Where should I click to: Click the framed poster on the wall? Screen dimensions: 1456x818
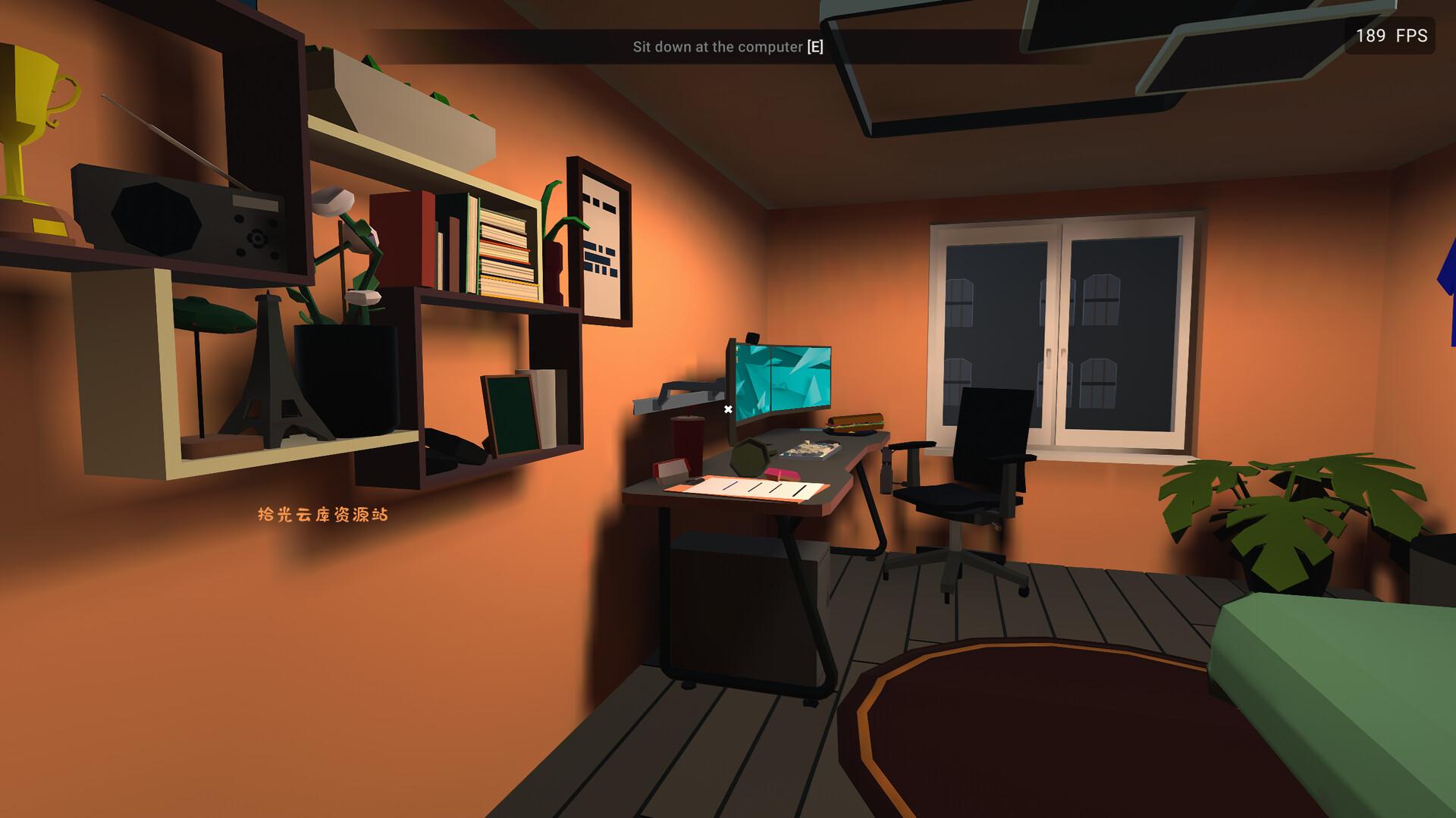coord(599,243)
